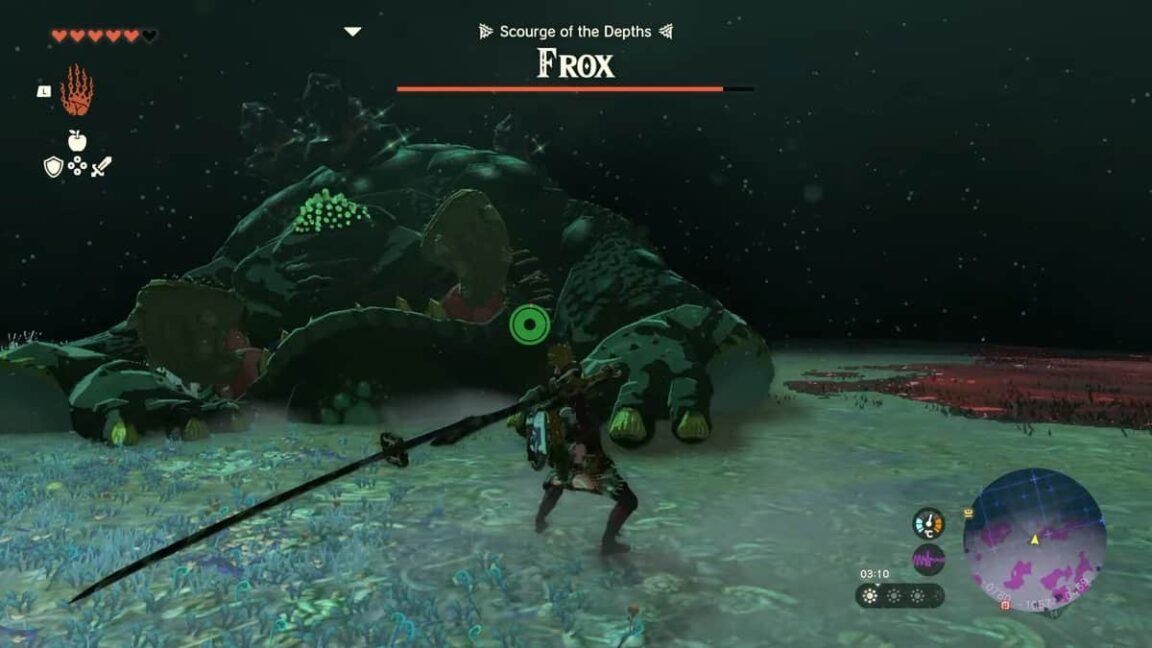Screen dimensions: 1152x648
Task: Select the sword weapon quick-select icon
Action: coord(101,167)
